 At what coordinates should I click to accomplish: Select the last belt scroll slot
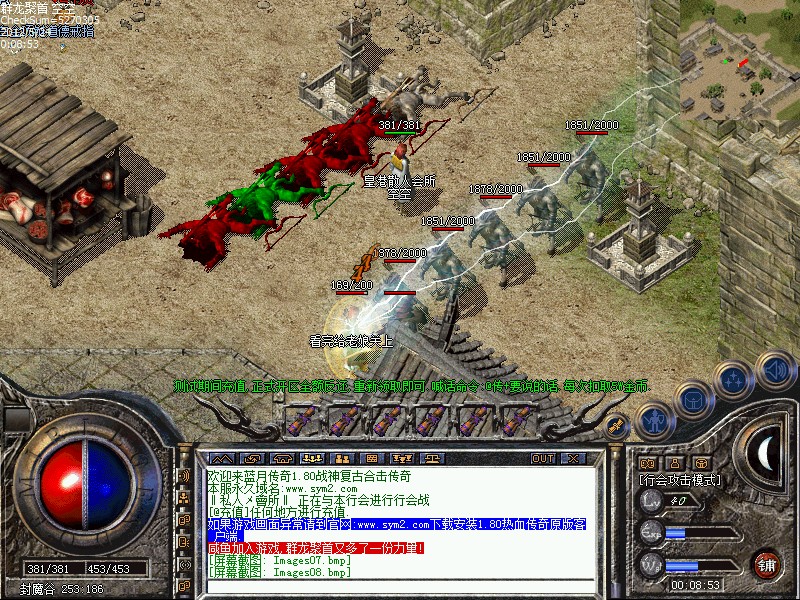tap(519, 420)
